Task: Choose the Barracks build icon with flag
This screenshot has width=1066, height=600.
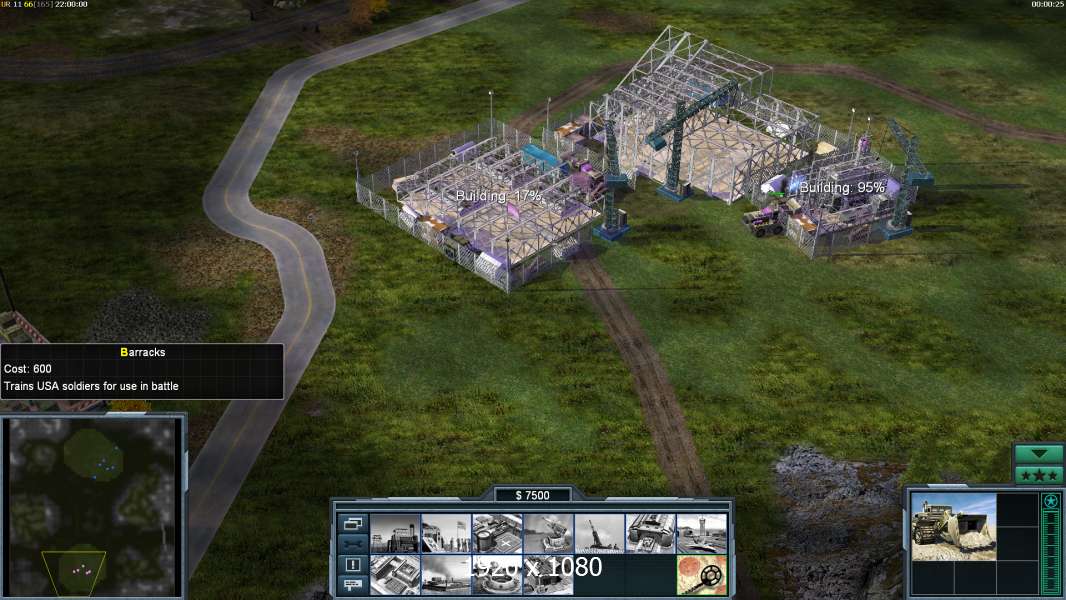Action: pos(445,534)
